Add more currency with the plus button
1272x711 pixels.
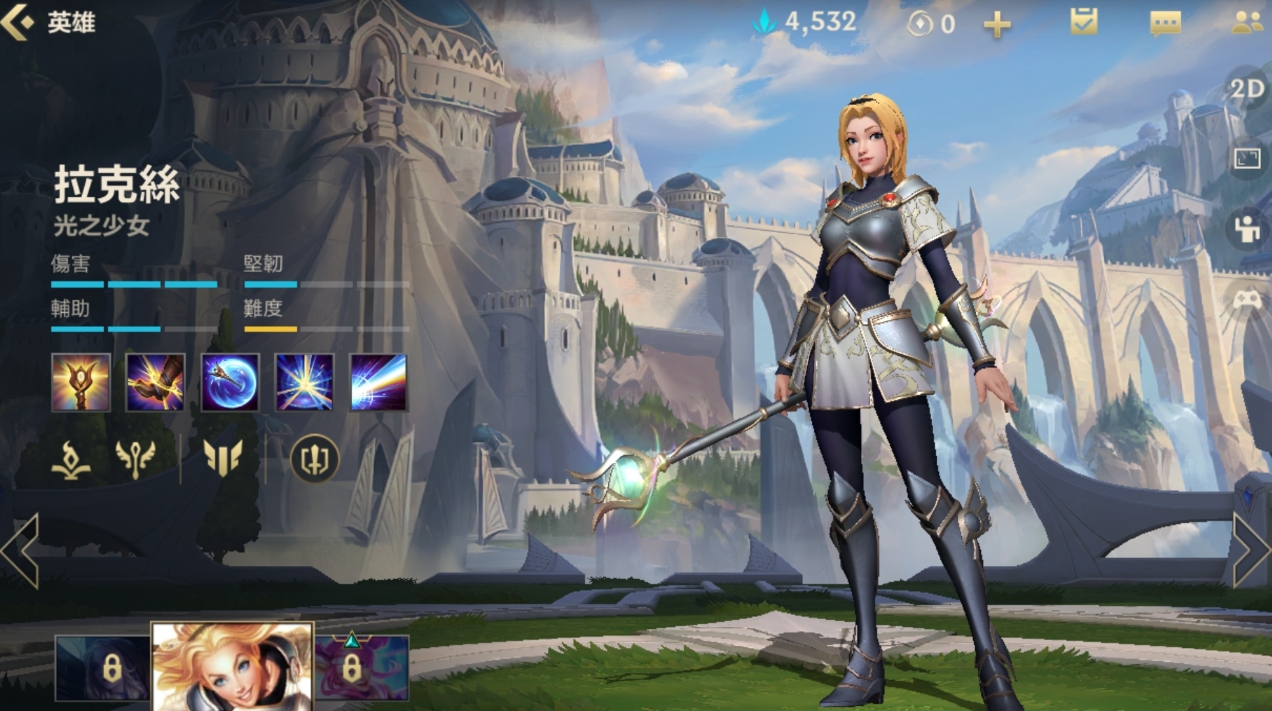coord(997,24)
